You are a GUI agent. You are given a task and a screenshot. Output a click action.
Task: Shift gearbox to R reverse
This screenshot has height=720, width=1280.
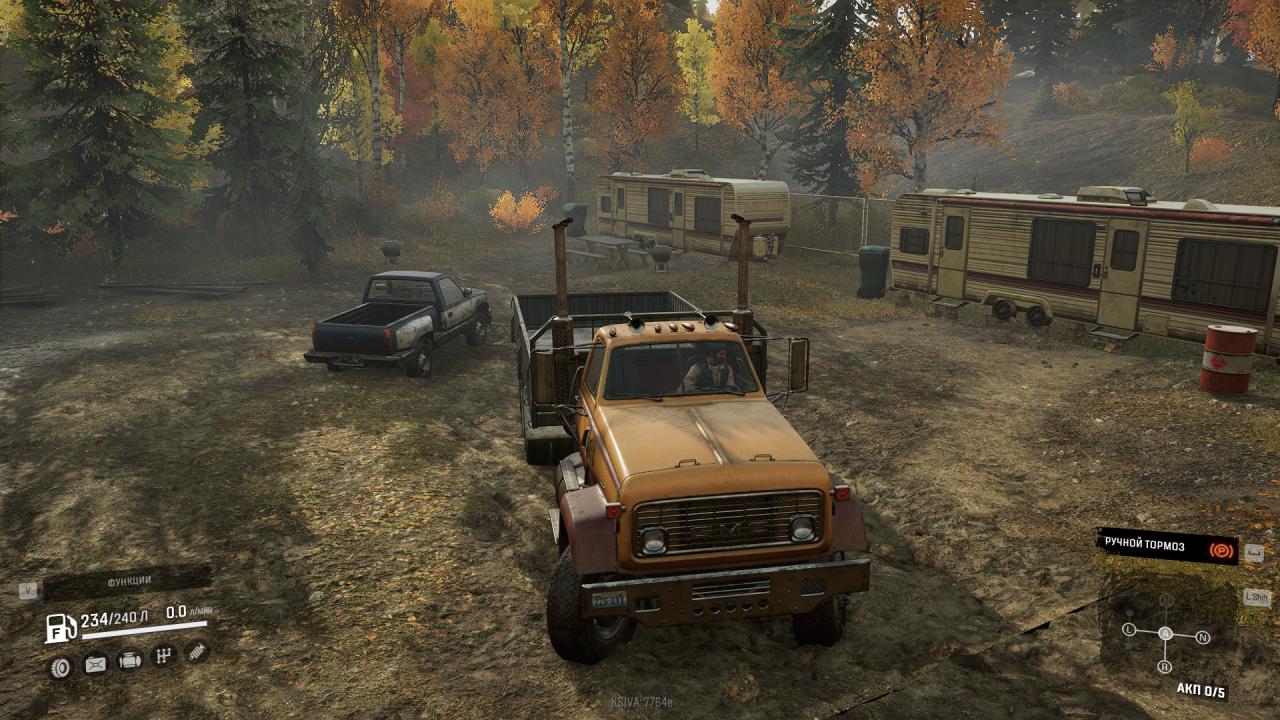pos(1164,667)
